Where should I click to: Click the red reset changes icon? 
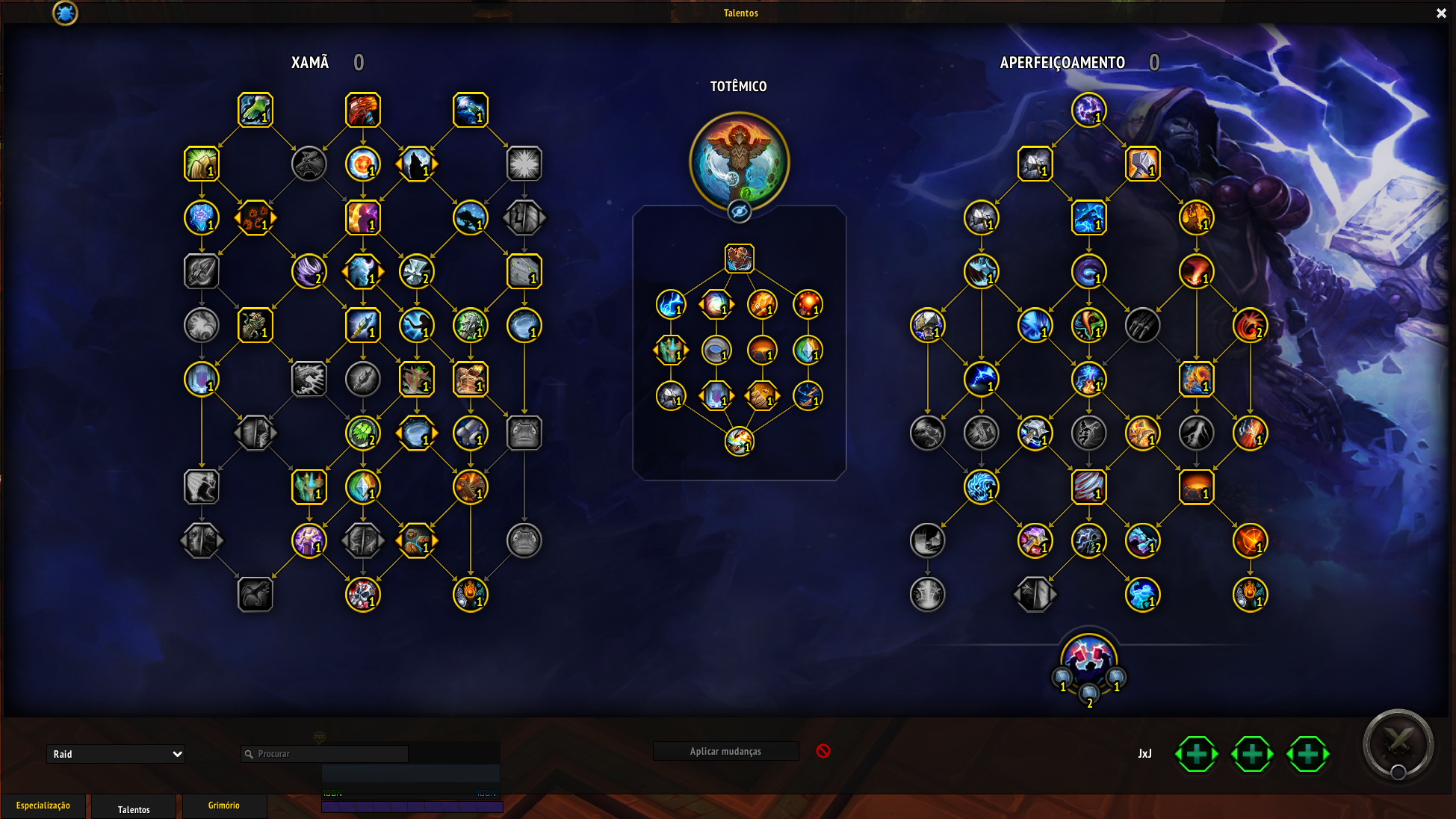823,751
